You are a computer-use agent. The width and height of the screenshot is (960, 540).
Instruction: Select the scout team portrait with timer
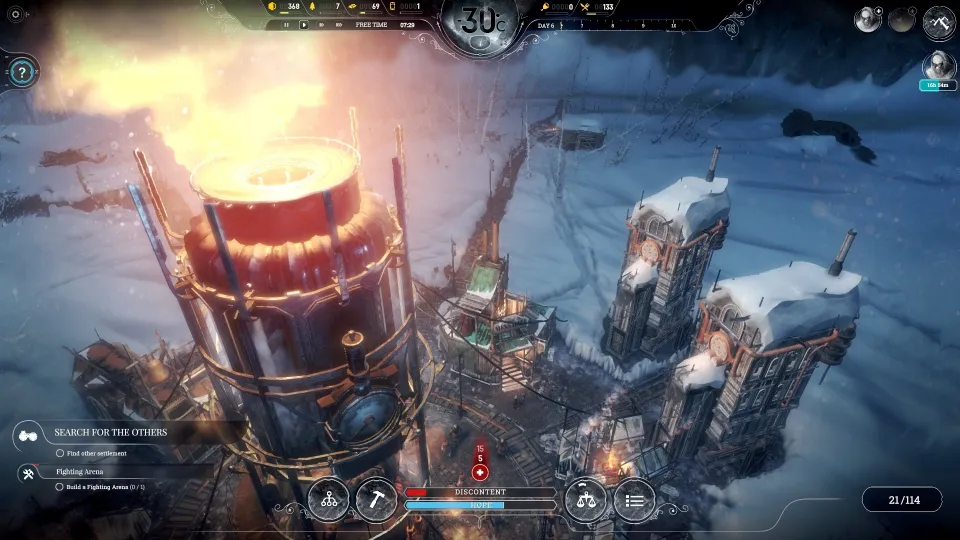tap(938, 67)
